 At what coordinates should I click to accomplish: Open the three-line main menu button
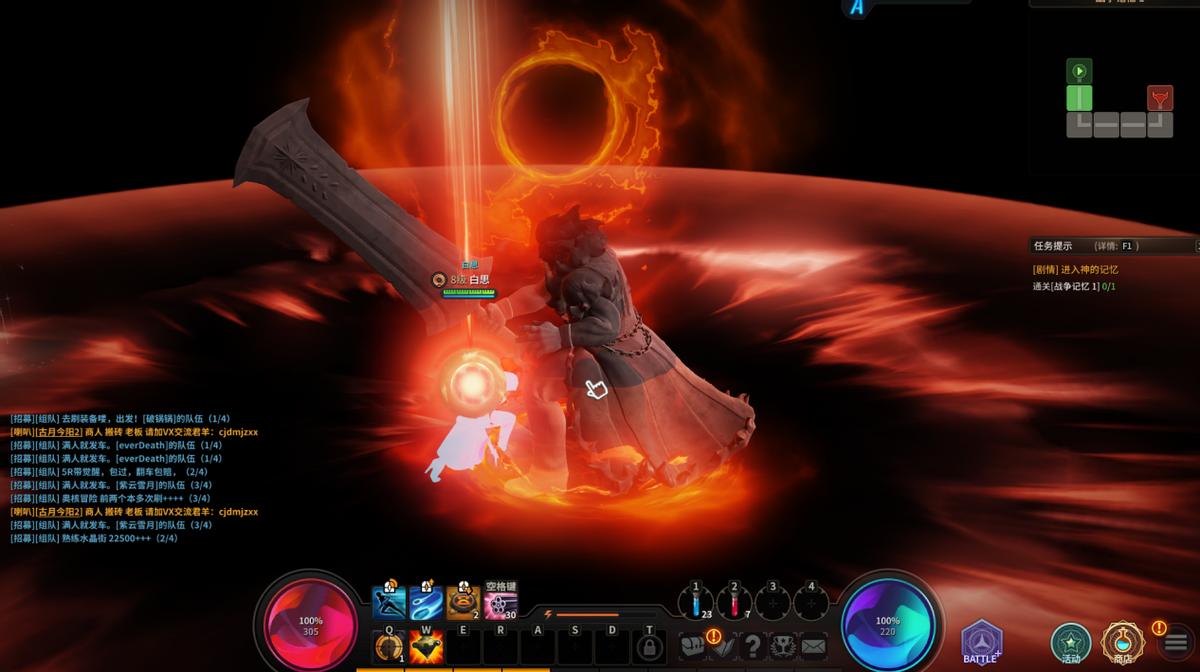pos(1176,643)
